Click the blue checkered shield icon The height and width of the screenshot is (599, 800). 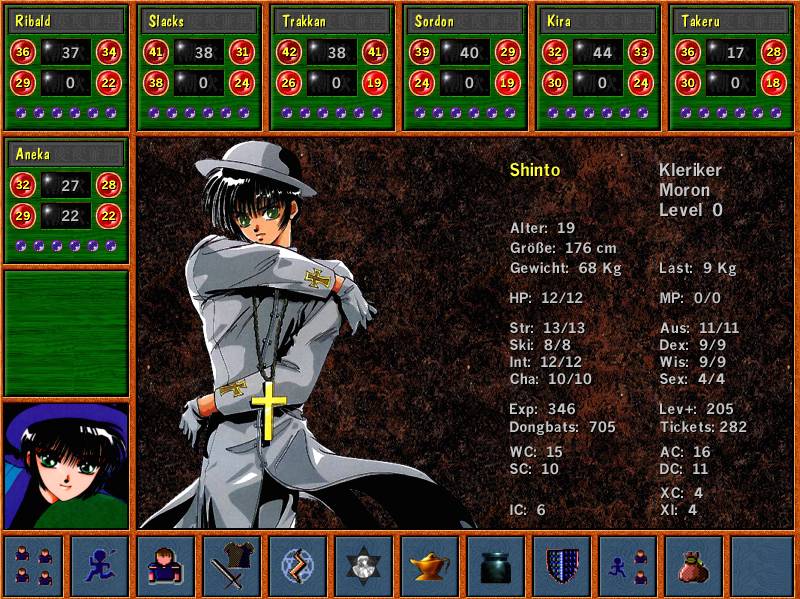click(562, 566)
